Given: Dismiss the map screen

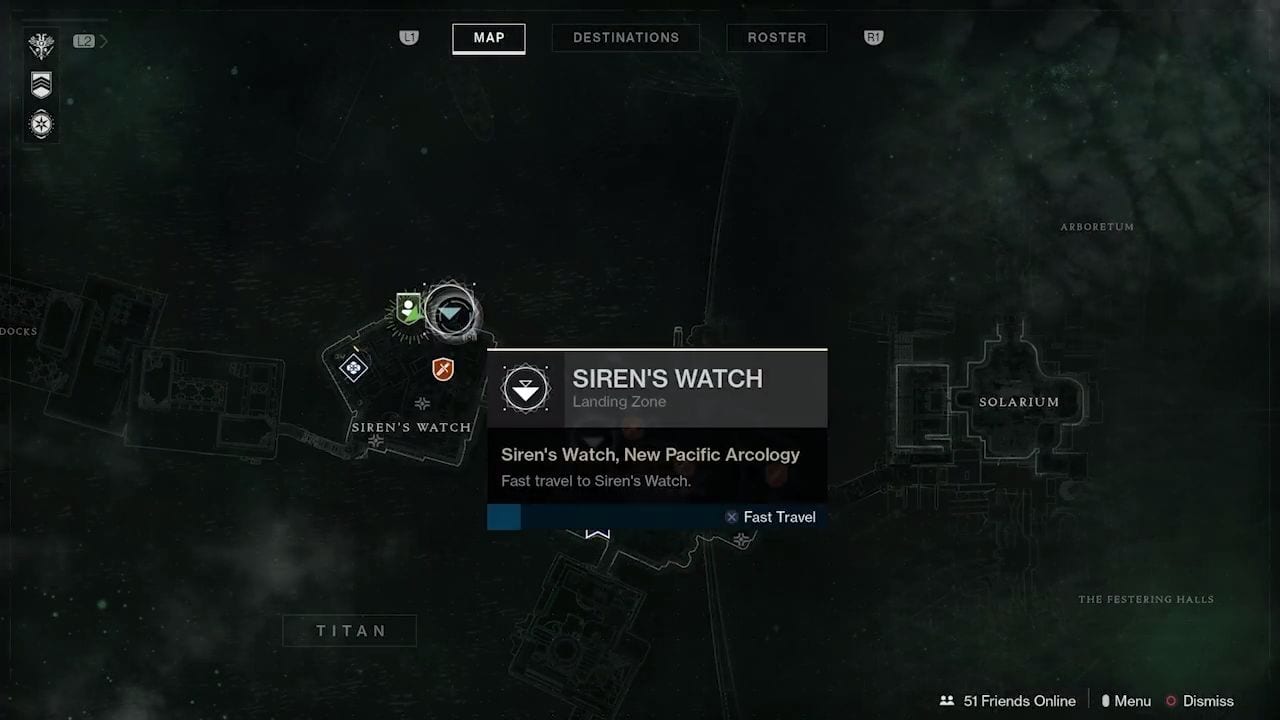Looking at the screenshot, I should point(1200,701).
